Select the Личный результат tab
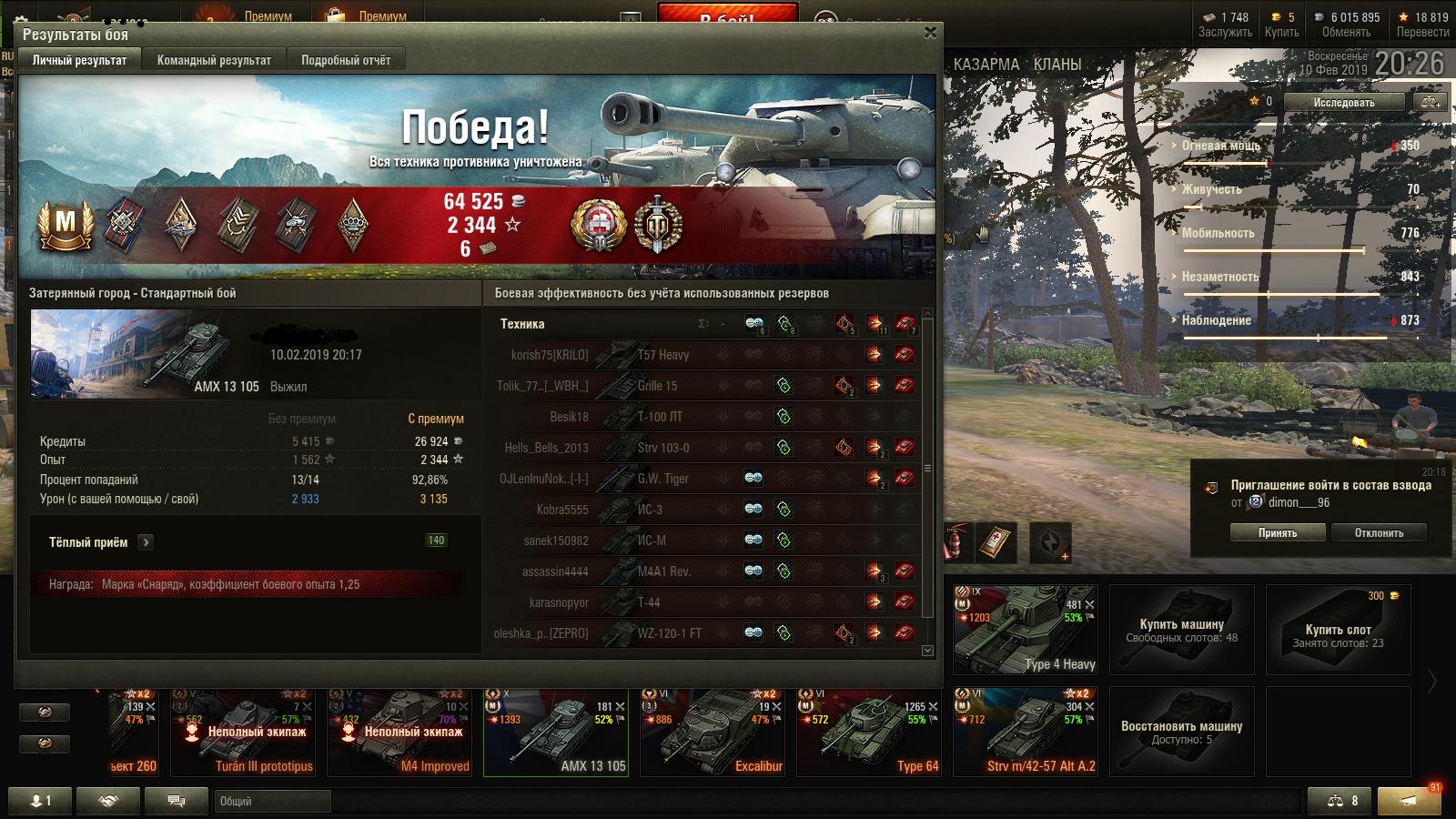This screenshot has height=819, width=1456. [x=80, y=60]
